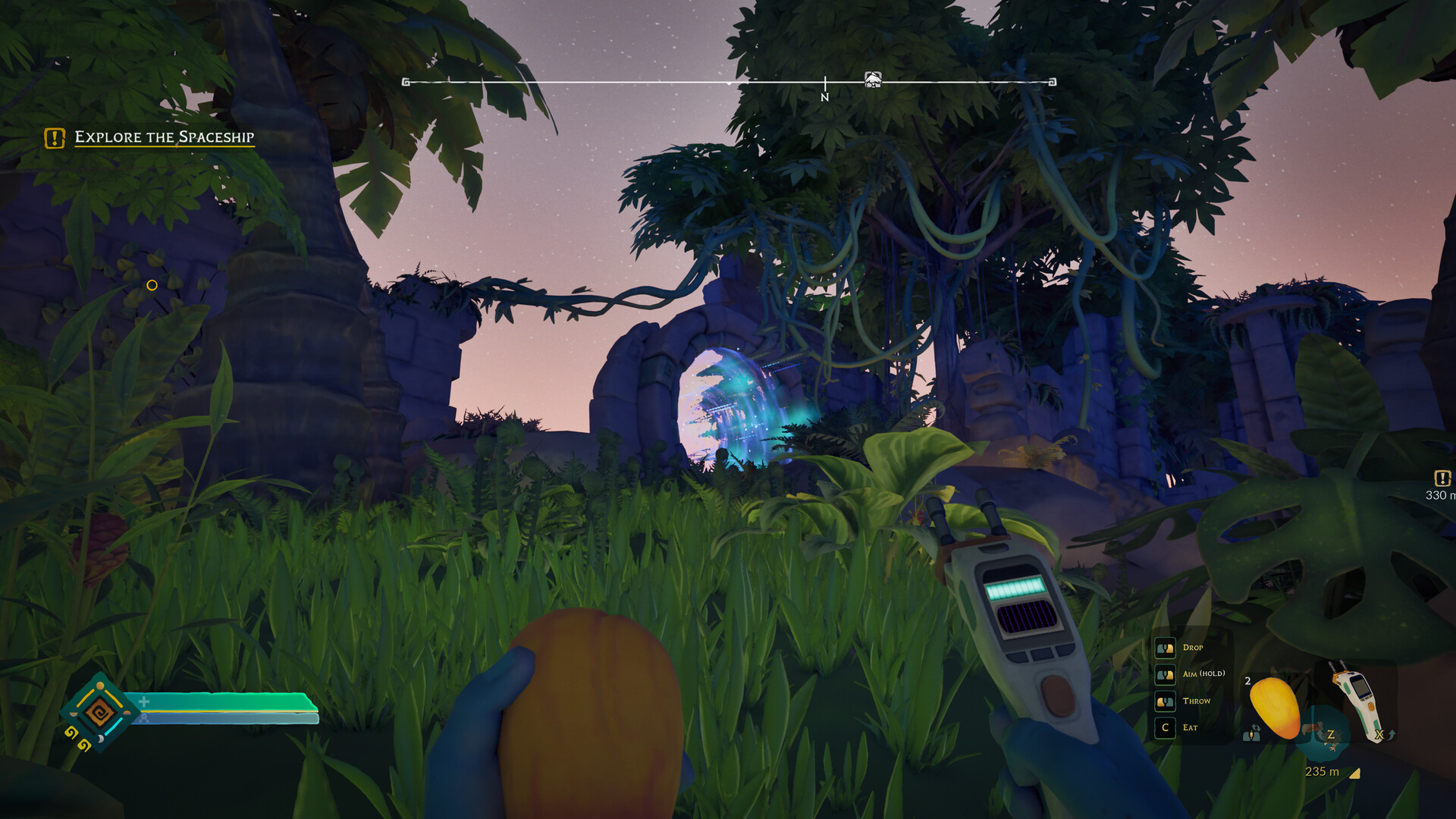Click the white chevron at the compass center
Viewport: 1456px width, 819px height.
point(729,85)
